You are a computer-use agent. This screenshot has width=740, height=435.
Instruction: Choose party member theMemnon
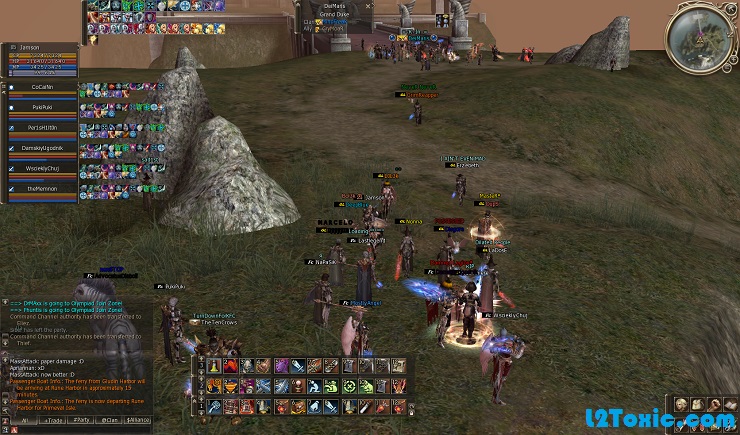pos(42,189)
